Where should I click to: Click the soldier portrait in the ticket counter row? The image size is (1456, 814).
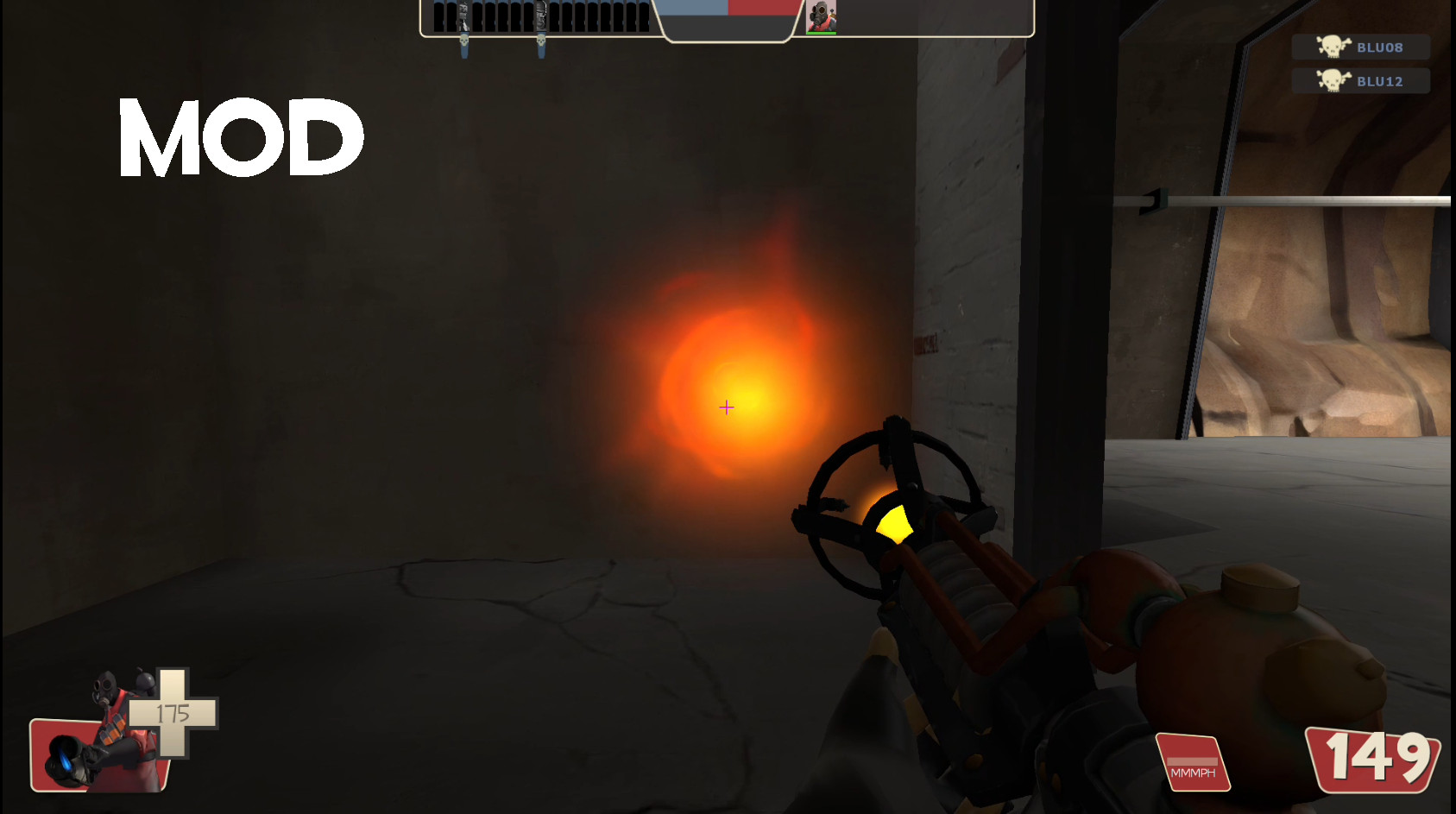[x=543, y=13]
